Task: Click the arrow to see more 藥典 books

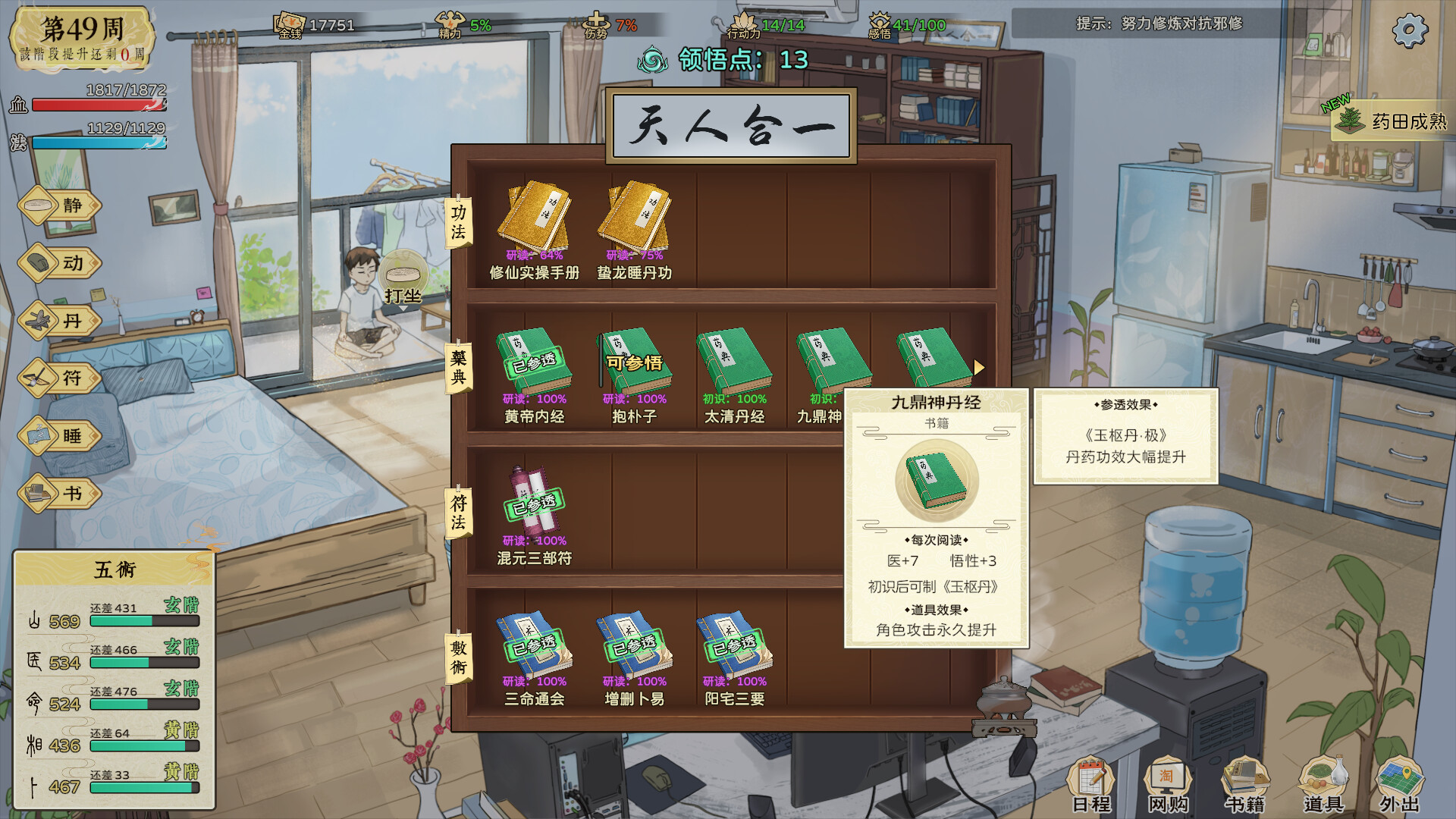Action: click(980, 366)
